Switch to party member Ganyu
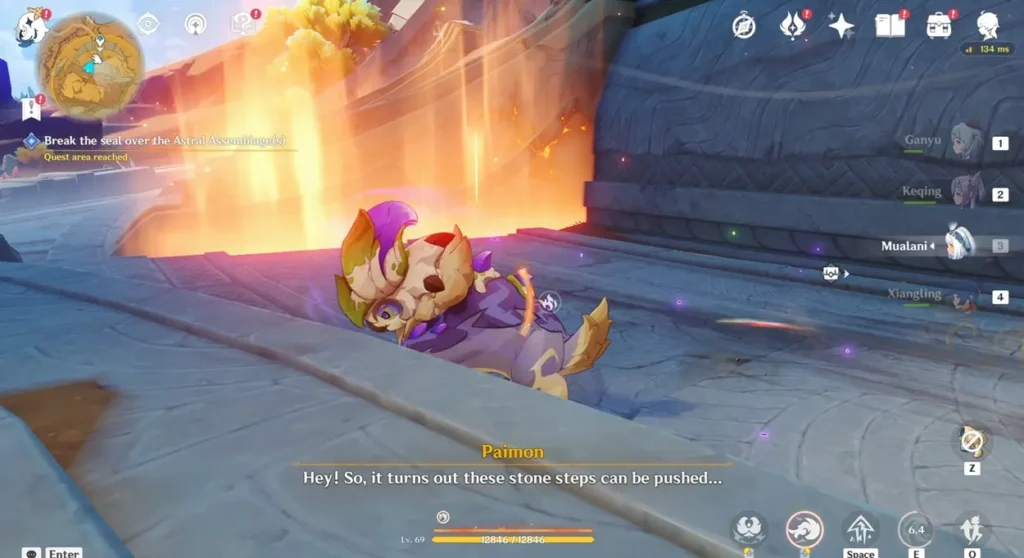This screenshot has width=1024, height=558. pos(965,143)
